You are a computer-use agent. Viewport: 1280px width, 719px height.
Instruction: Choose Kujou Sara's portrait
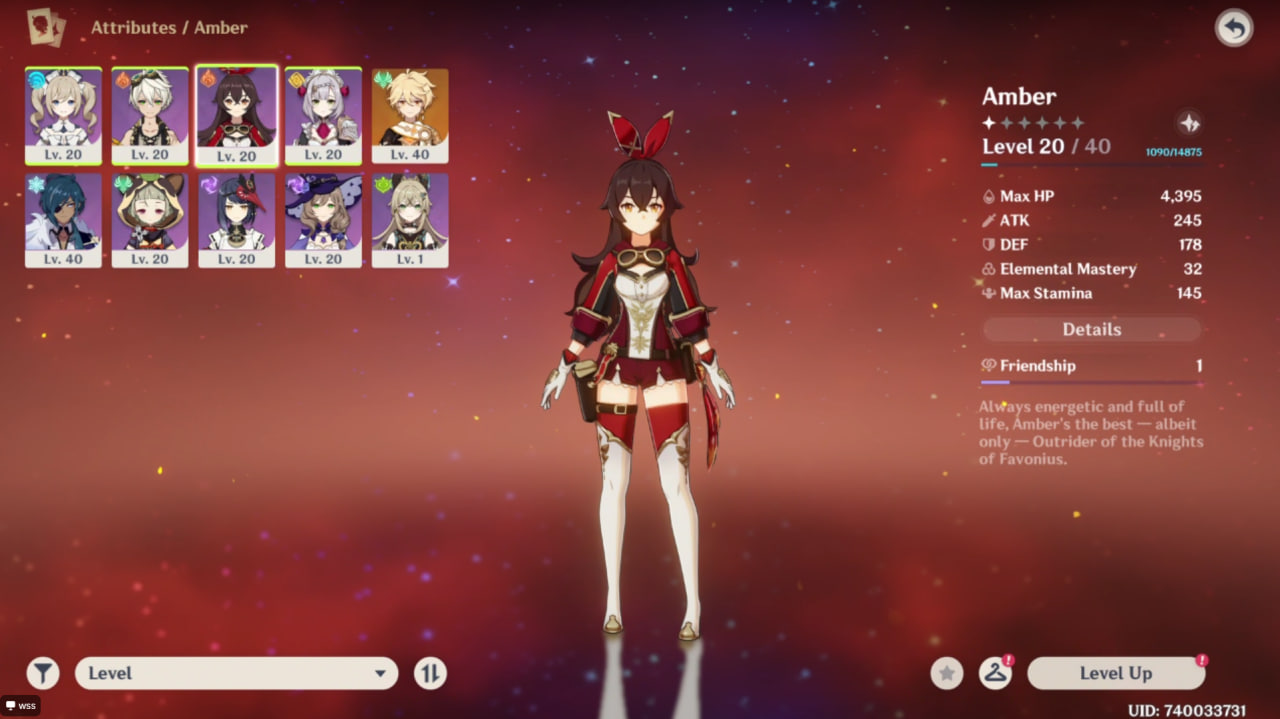coord(237,220)
